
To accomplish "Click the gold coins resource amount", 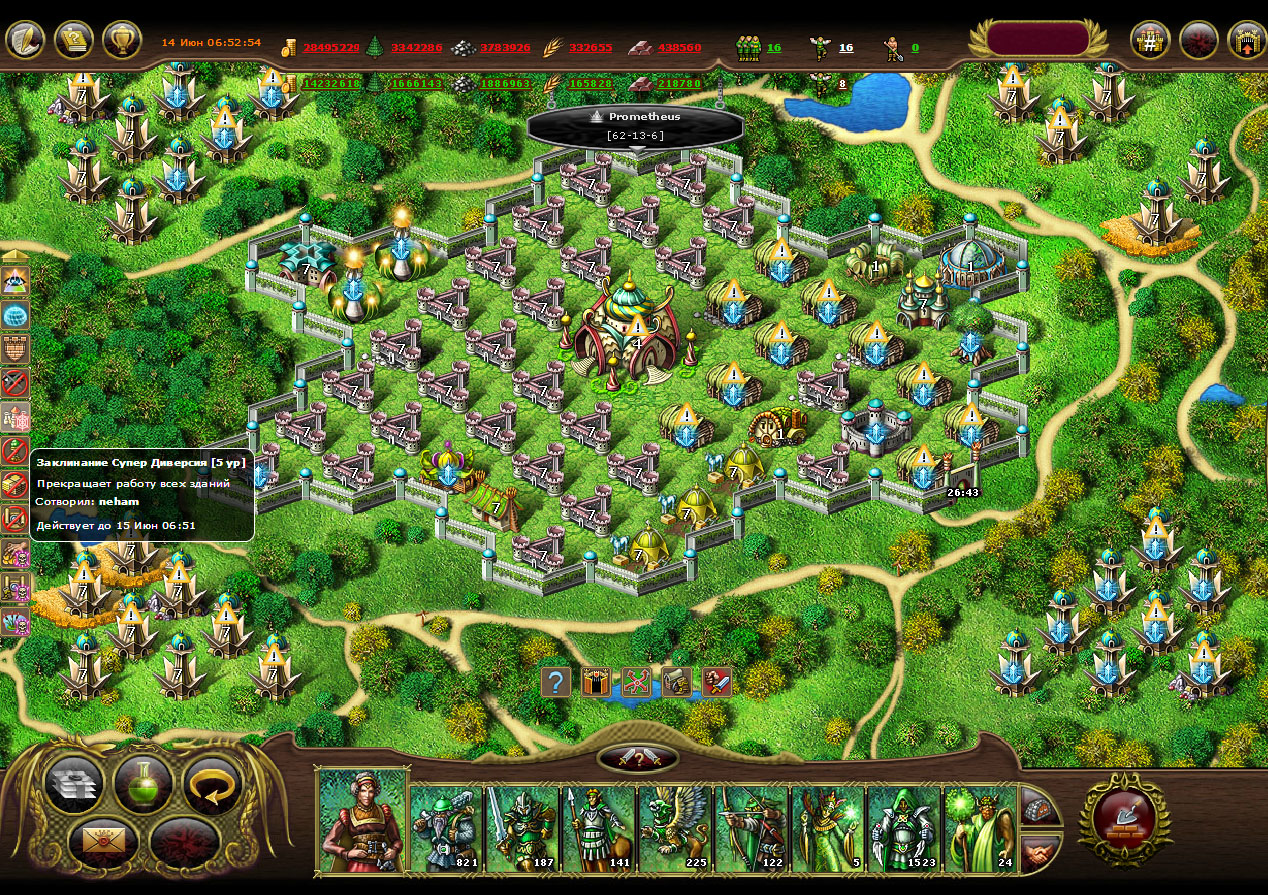I will tap(331, 47).
